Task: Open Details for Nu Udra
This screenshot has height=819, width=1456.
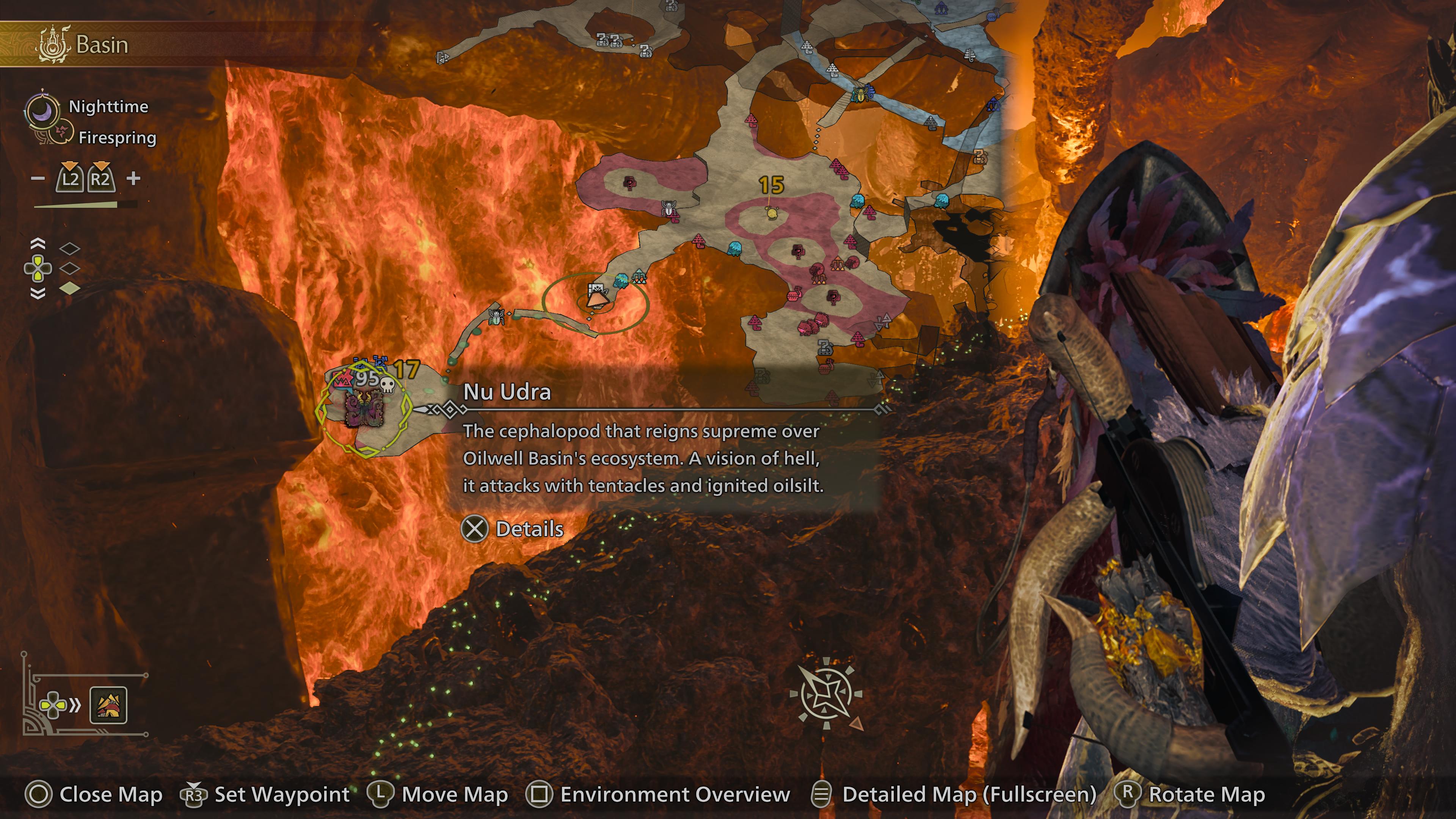Action: tap(513, 529)
